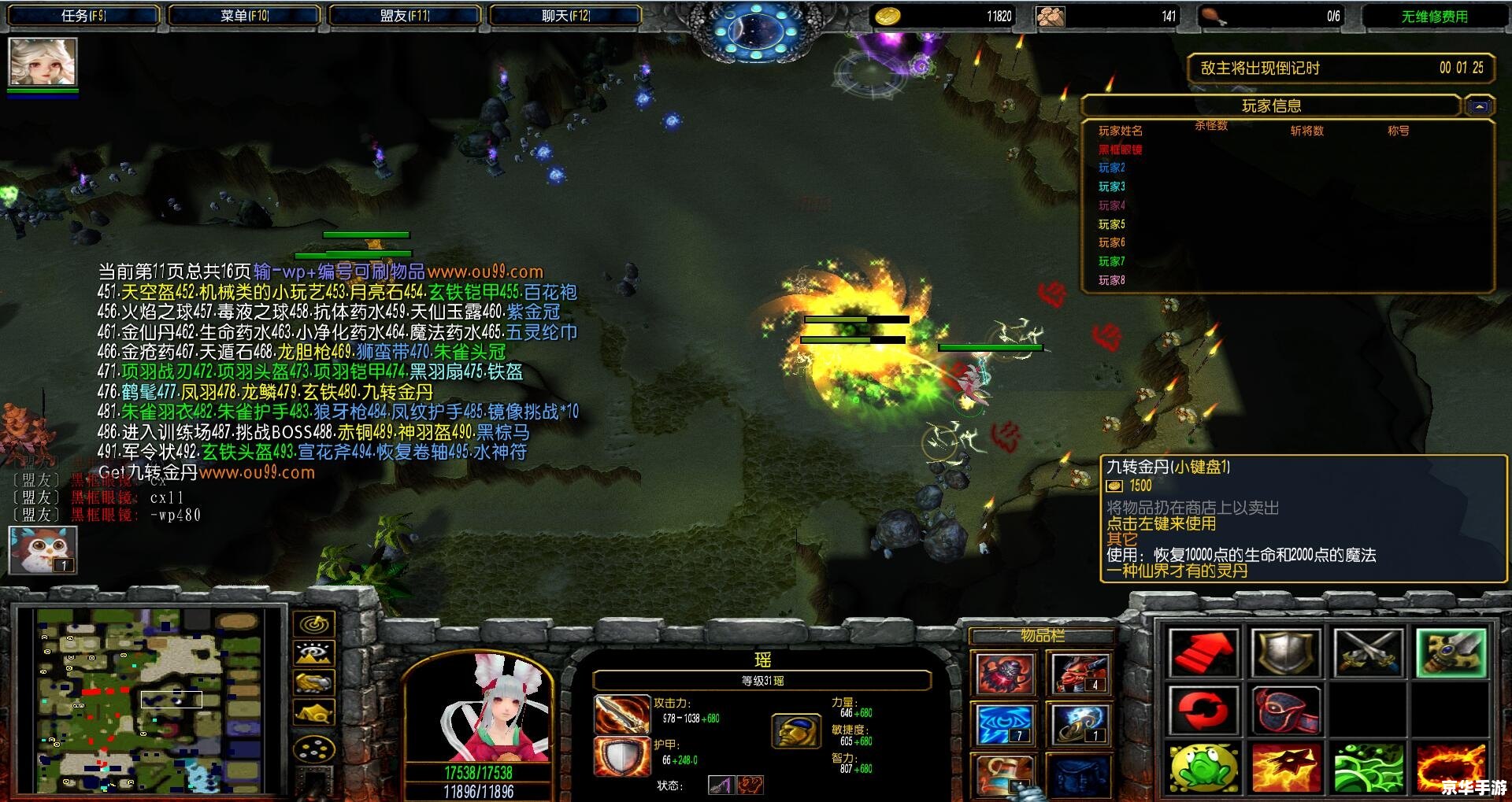Click the 瑶 hero 3D portrait
Image resolution: width=1512 pixels, height=802 pixels.
click(x=479, y=707)
